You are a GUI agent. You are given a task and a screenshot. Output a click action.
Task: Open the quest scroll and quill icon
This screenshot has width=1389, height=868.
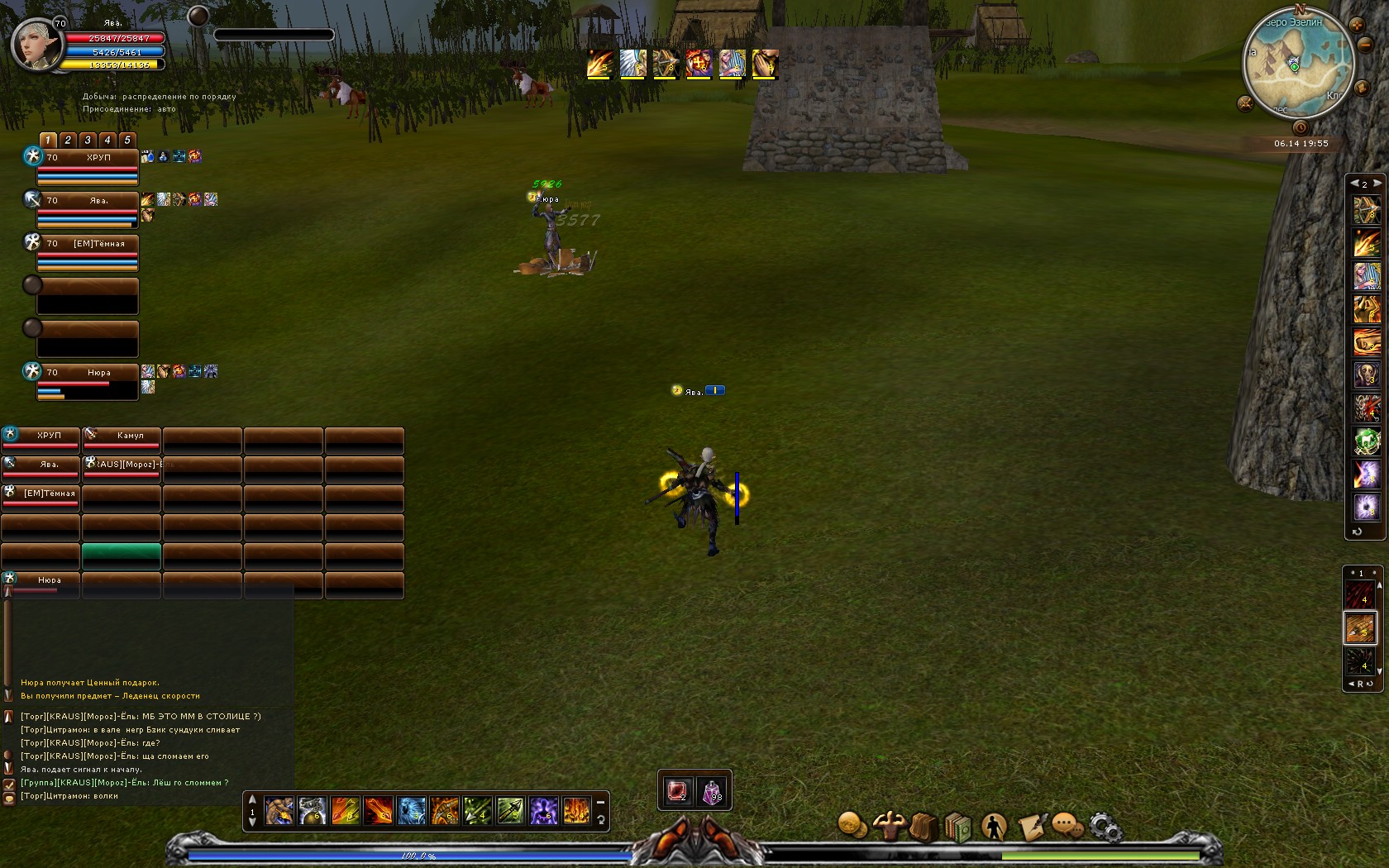click(1032, 826)
